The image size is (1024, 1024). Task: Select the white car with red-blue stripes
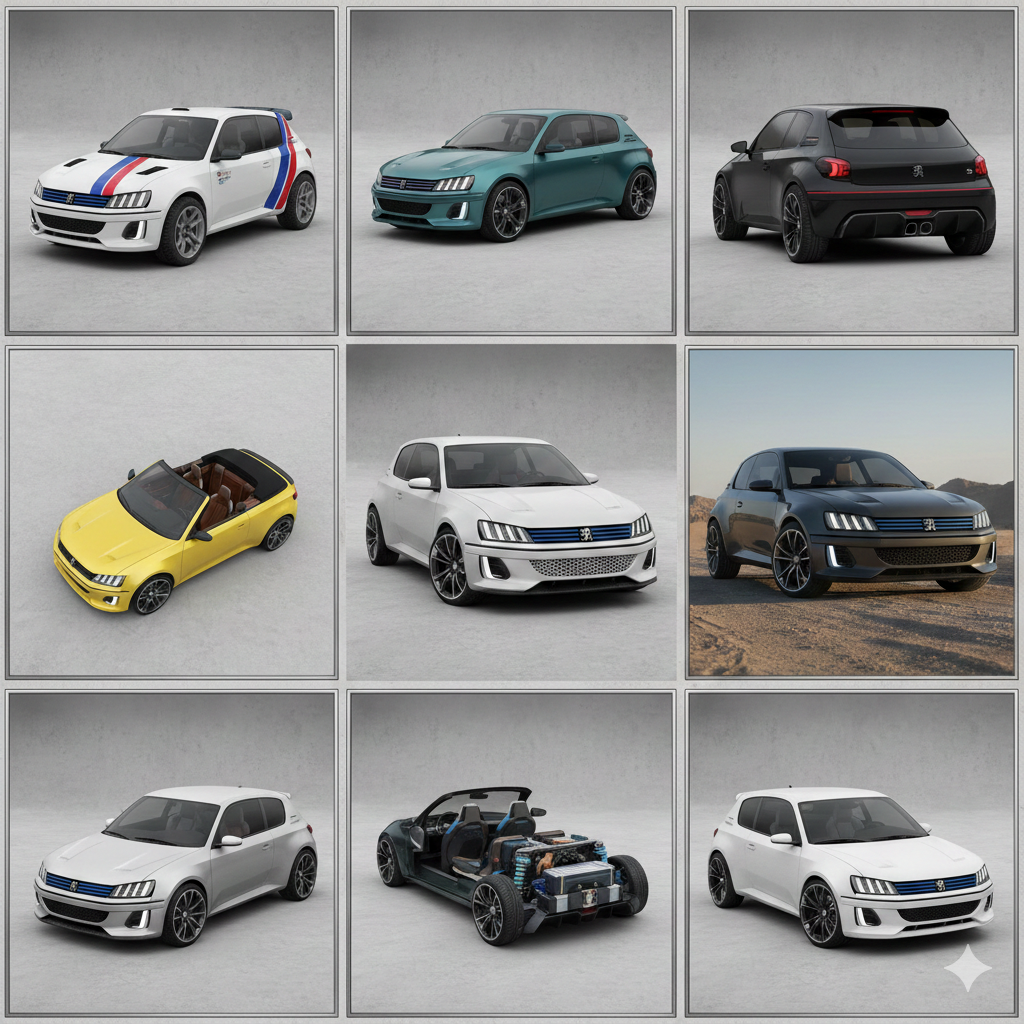point(172,172)
